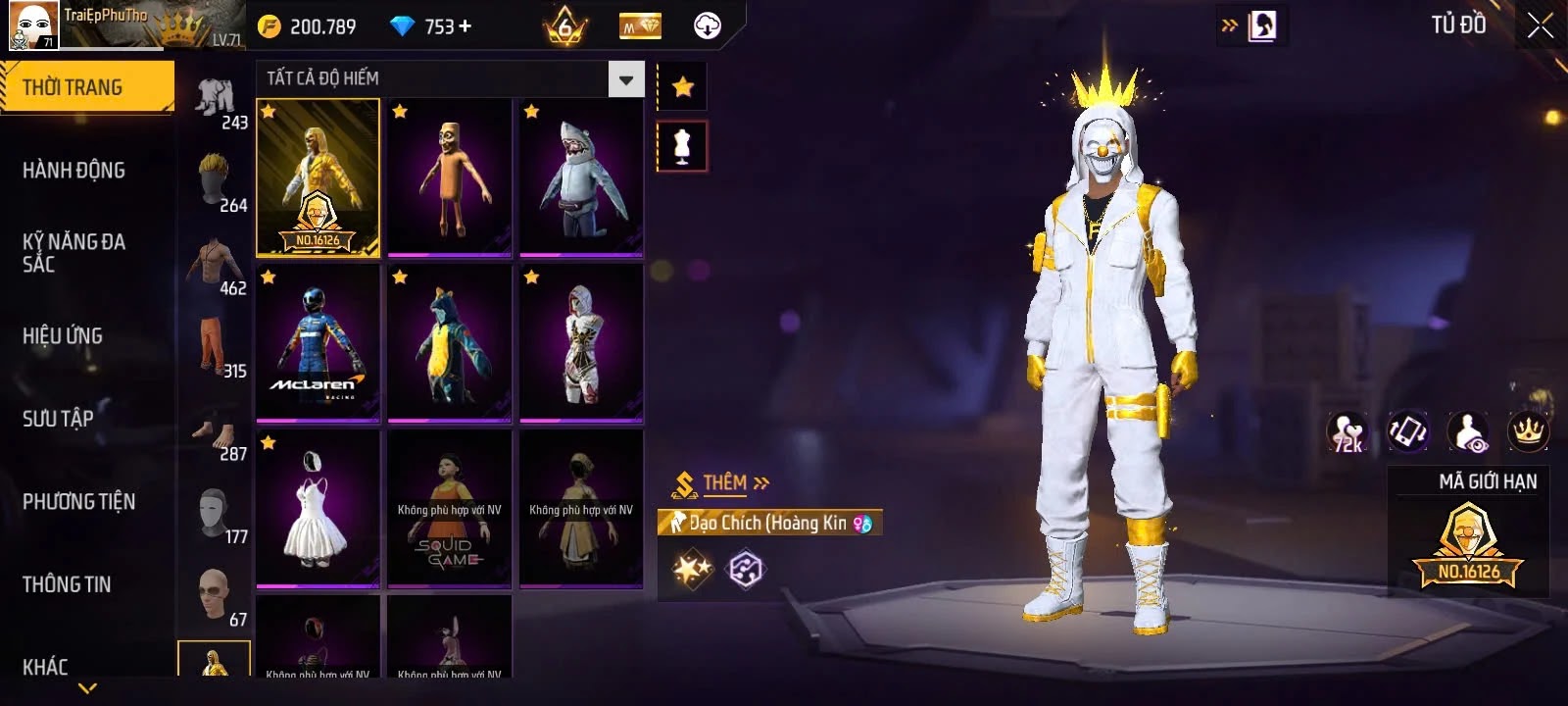Select the shark costume outfit

coord(581,176)
